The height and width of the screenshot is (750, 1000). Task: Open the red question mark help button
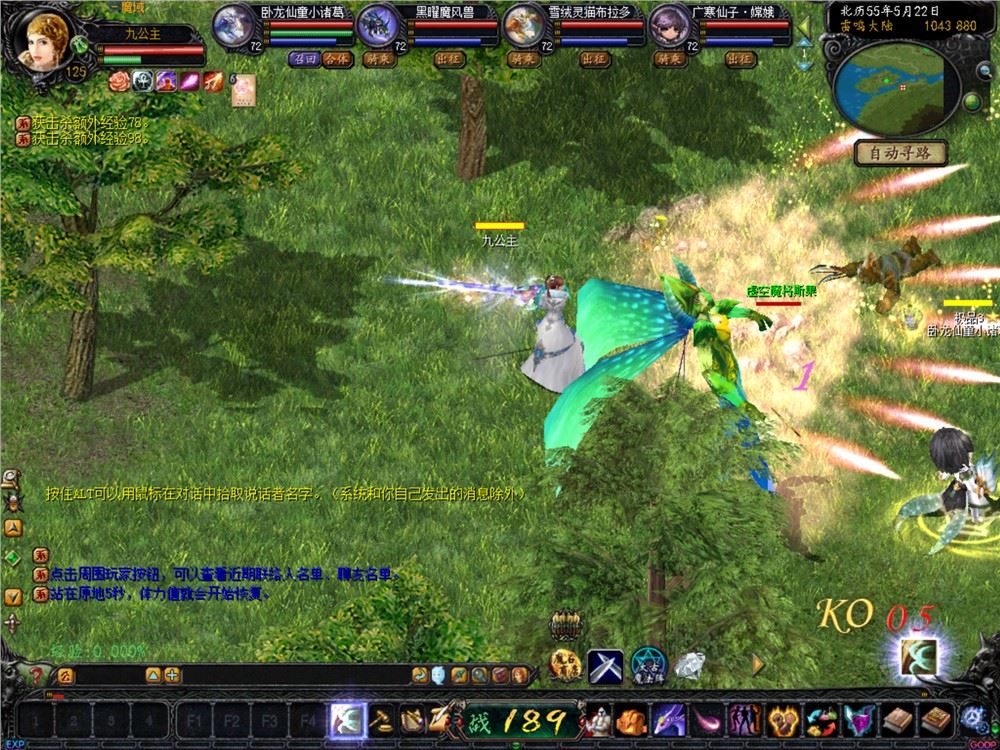tap(37, 675)
